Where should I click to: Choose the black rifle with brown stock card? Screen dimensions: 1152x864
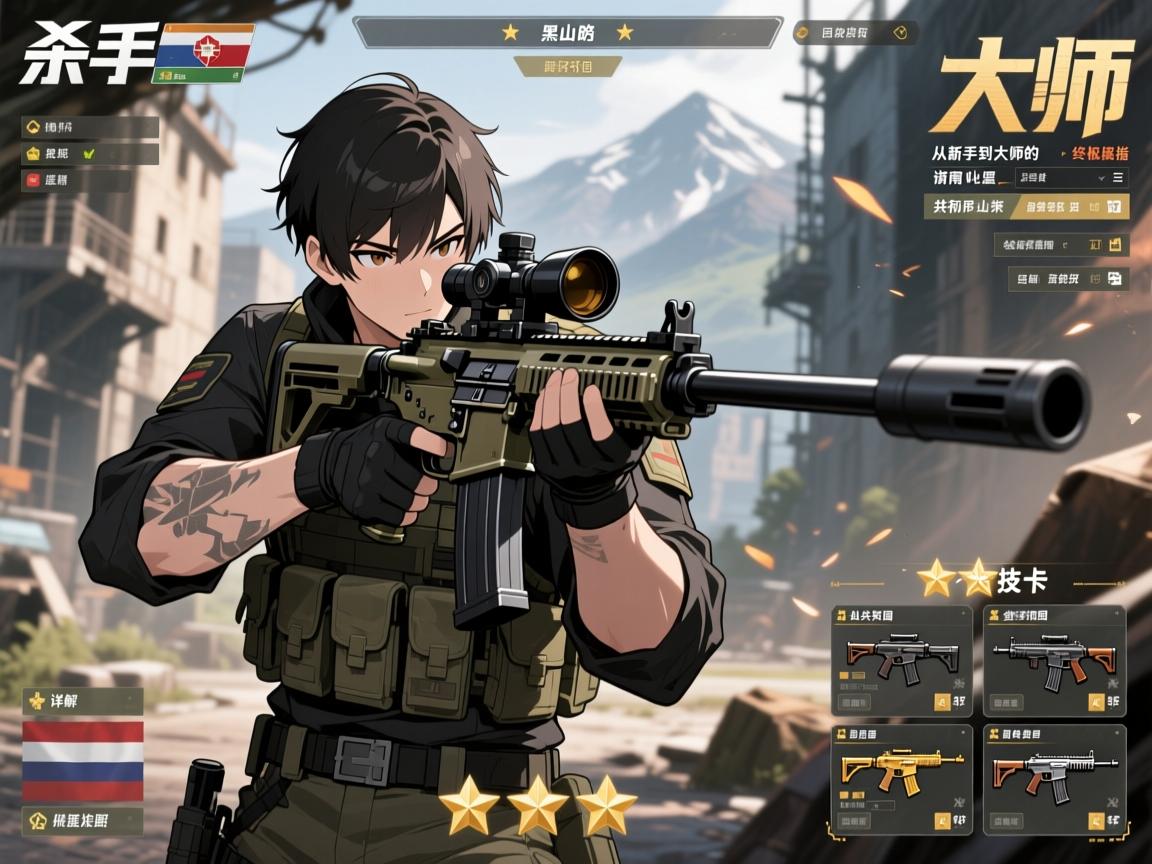click(x=1054, y=659)
